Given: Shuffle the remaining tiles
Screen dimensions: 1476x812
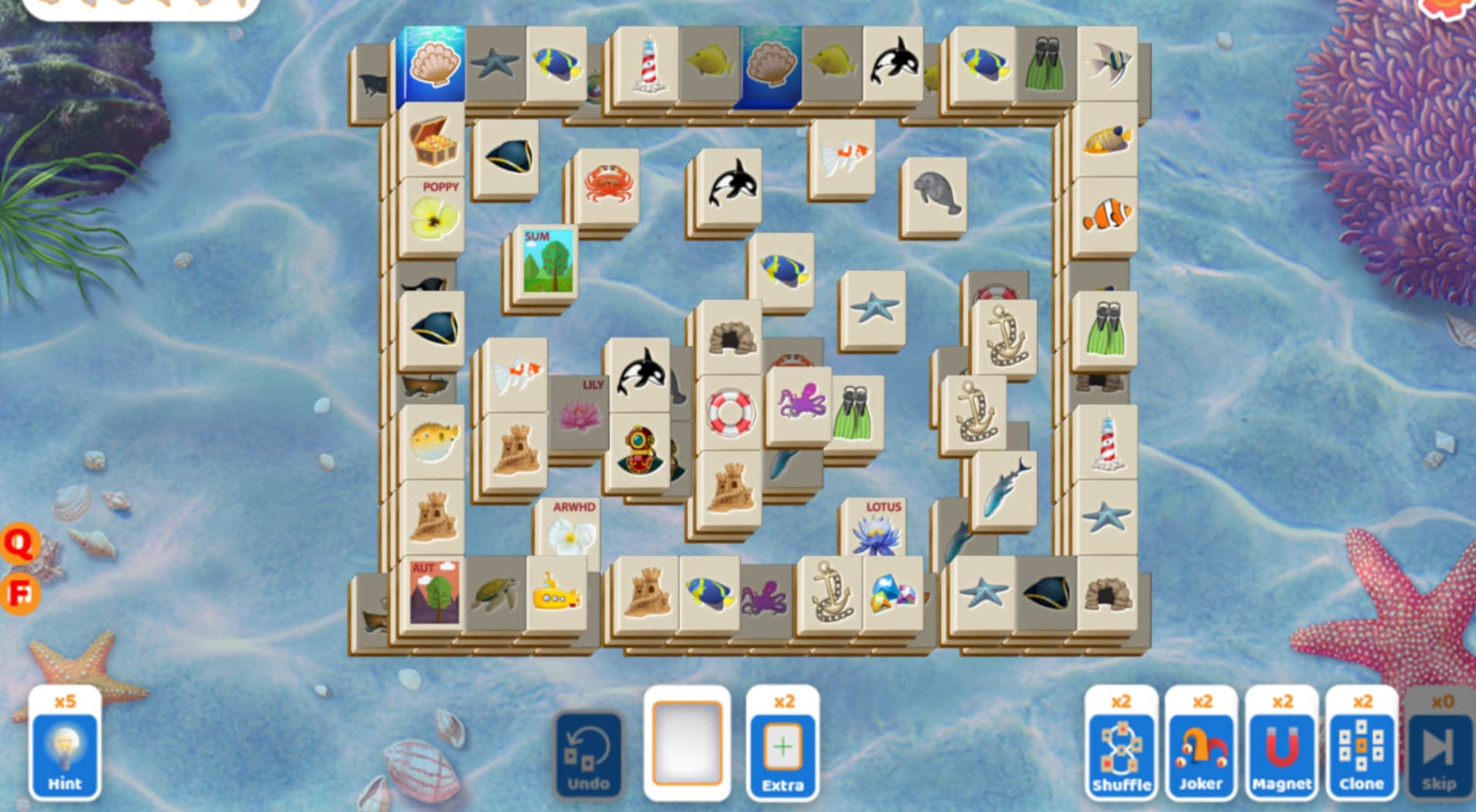Looking at the screenshot, I should point(1121,751).
